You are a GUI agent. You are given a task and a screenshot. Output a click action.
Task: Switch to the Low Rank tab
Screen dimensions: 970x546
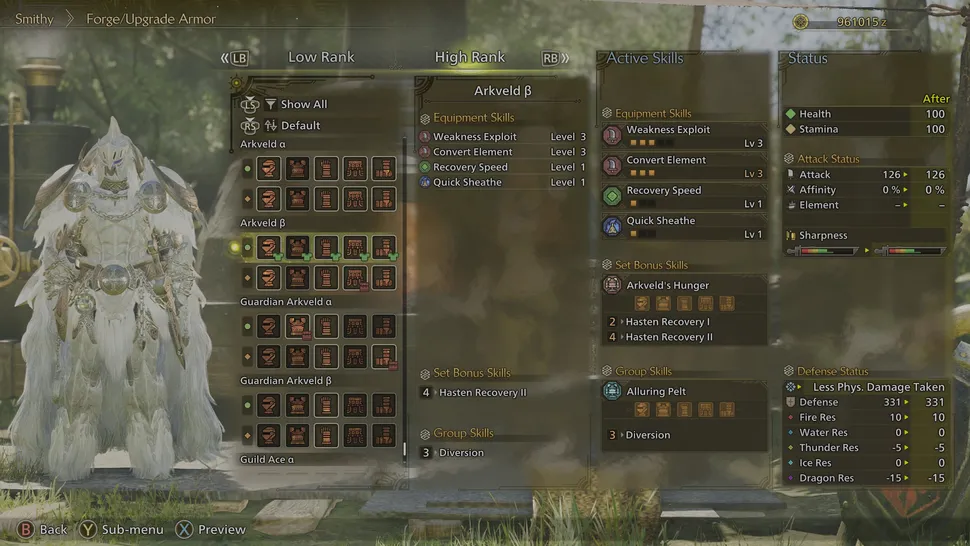[321, 57]
